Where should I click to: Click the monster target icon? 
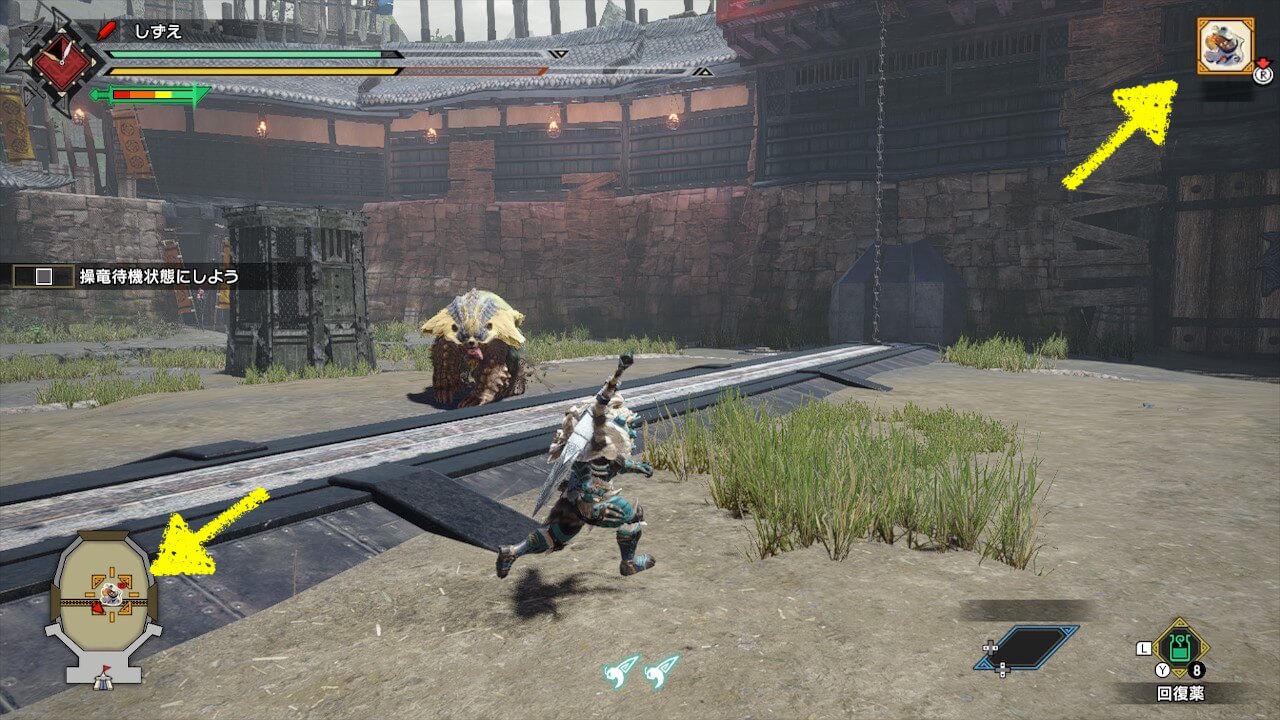[x=1225, y=46]
